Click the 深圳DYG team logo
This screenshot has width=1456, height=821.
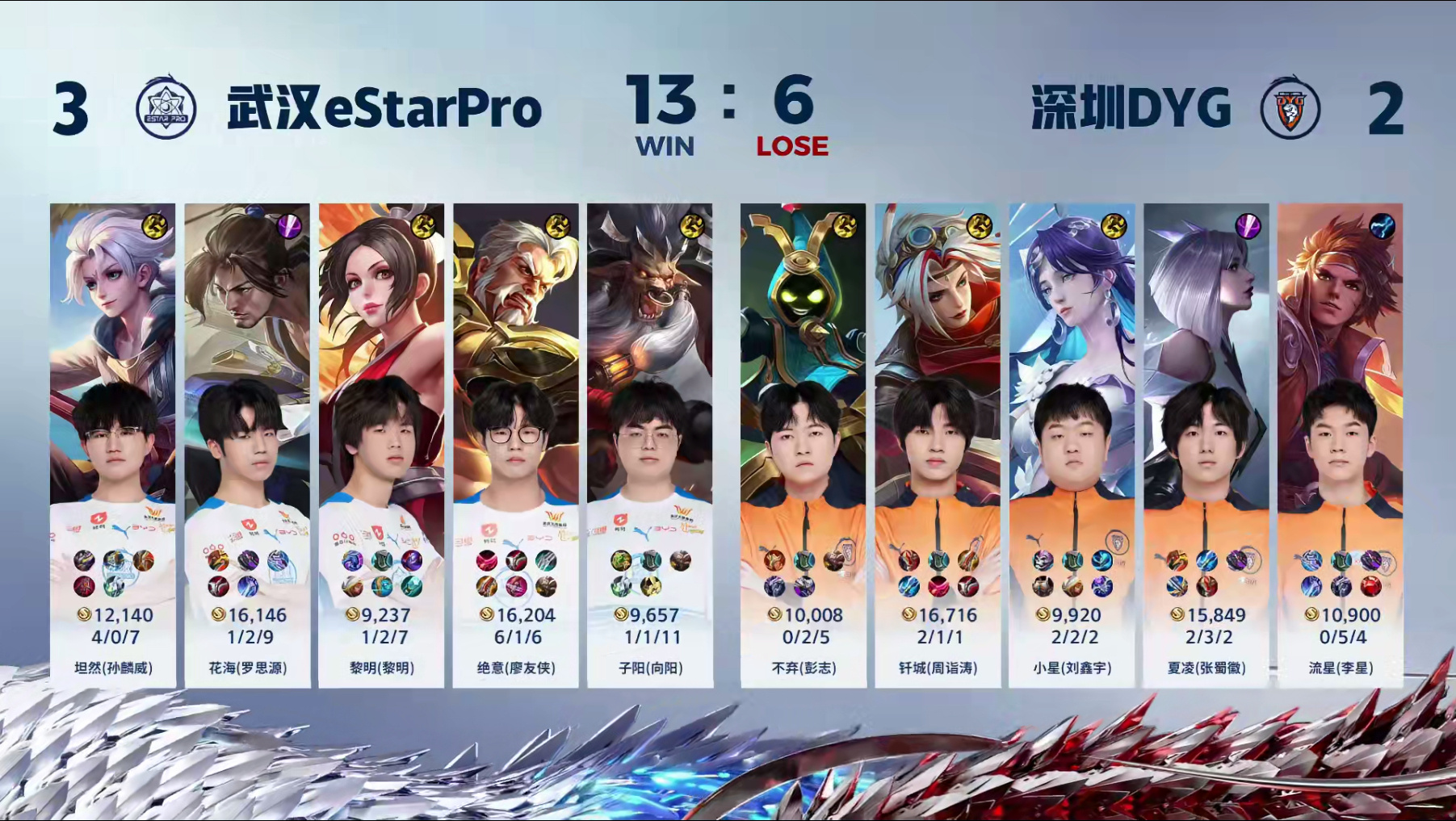(1290, 108)
